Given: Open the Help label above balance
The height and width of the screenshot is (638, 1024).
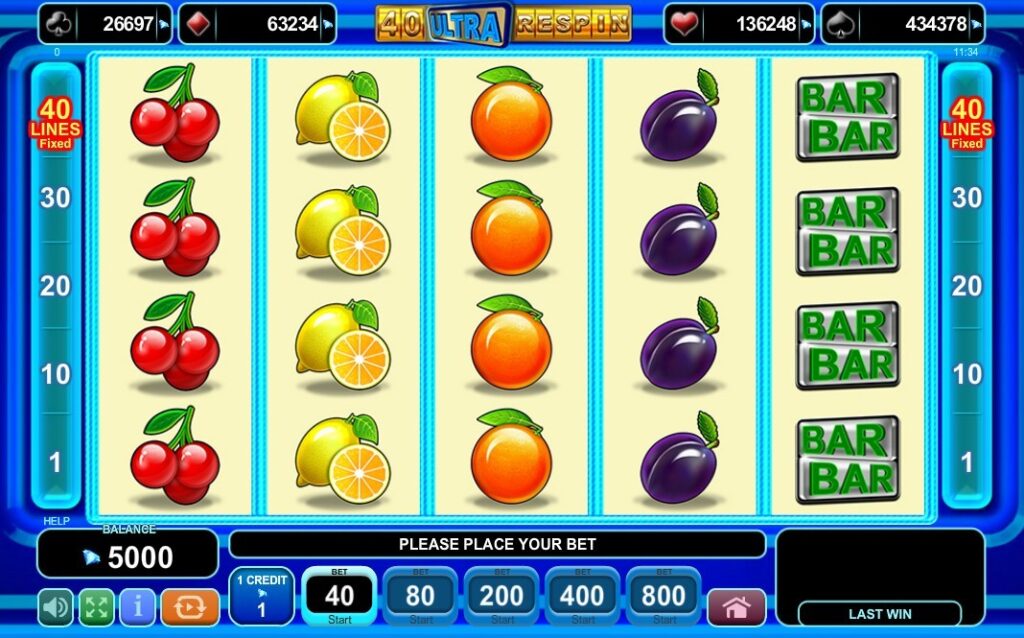Looking at the screenshot, I should pos(56,521).
